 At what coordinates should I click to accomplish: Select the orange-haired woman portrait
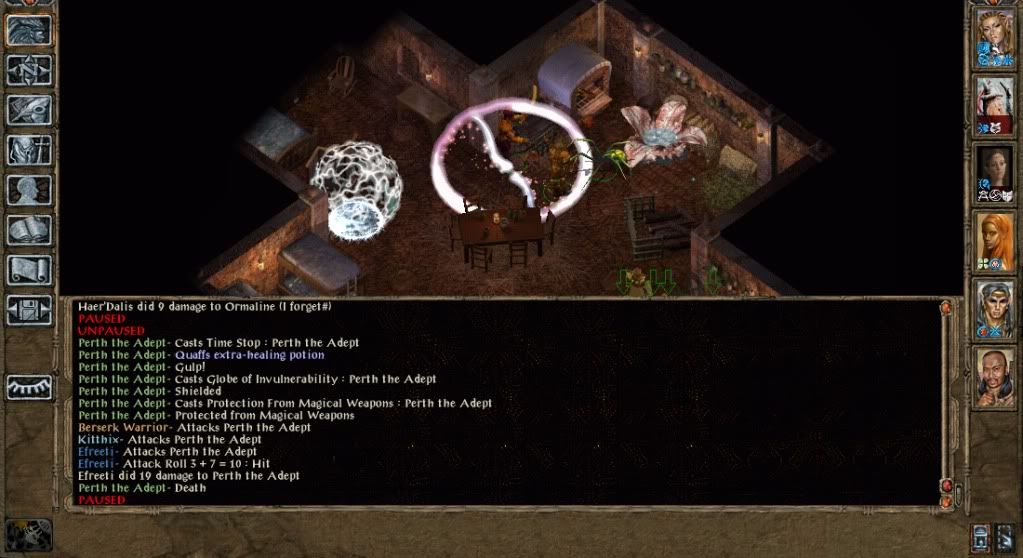pyautogui.click(x=995, y=241)
